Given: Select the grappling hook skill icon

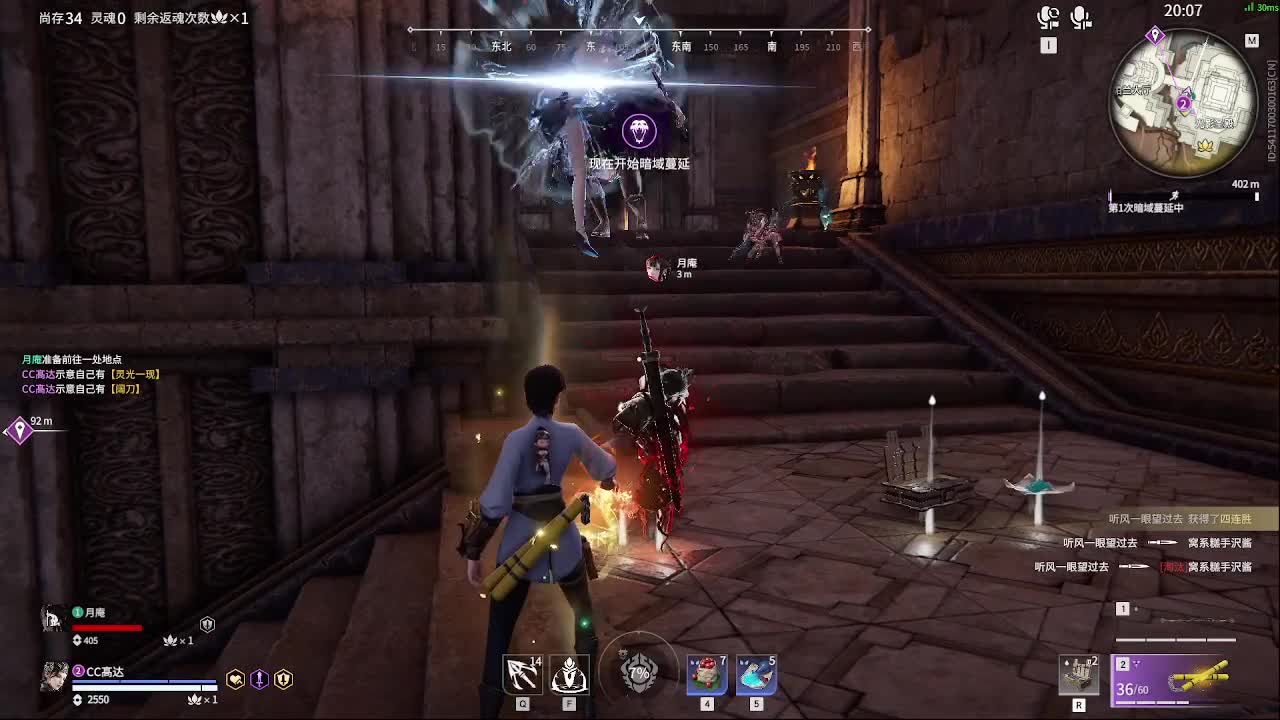Looking at the screenshot, I should point(522,675).
